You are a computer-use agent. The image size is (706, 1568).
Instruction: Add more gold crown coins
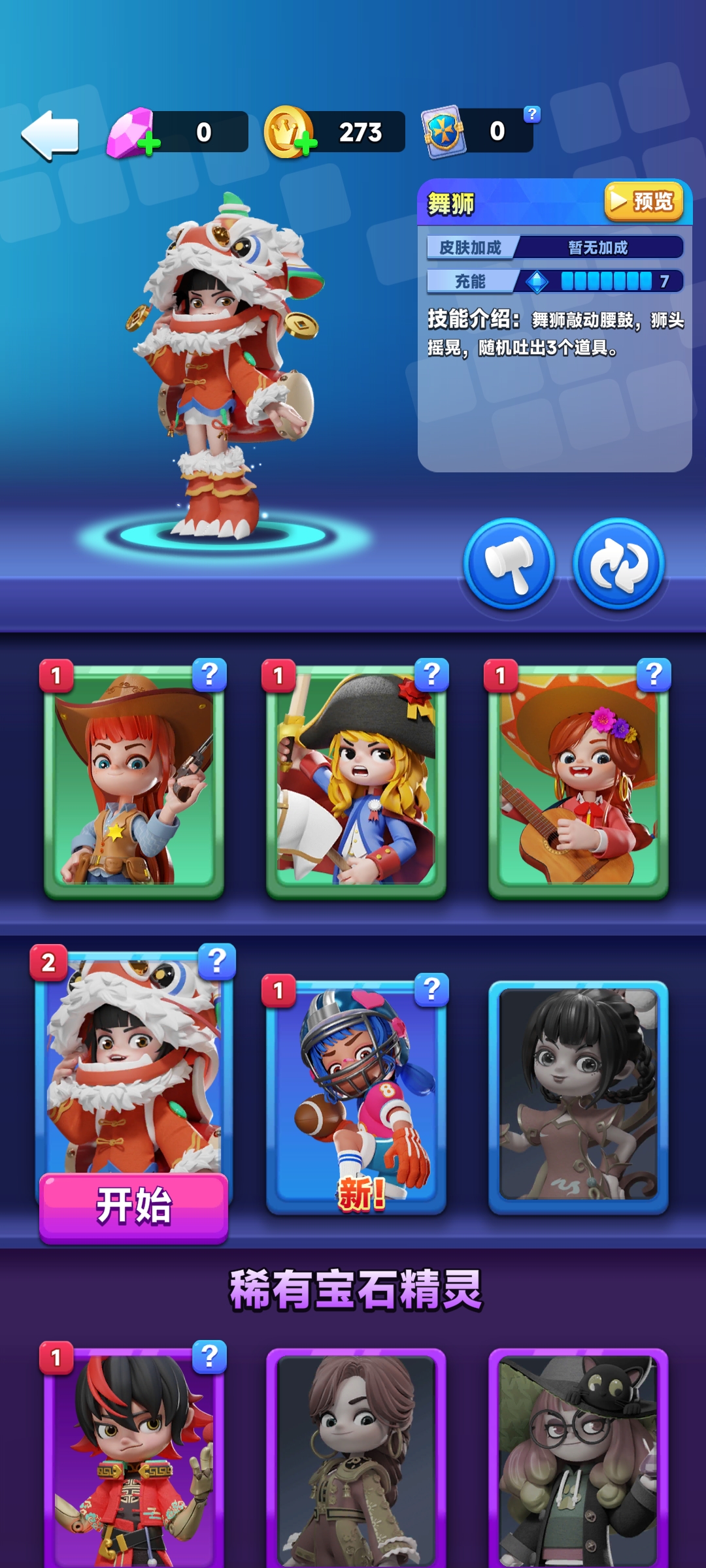[x=305, y=143]
